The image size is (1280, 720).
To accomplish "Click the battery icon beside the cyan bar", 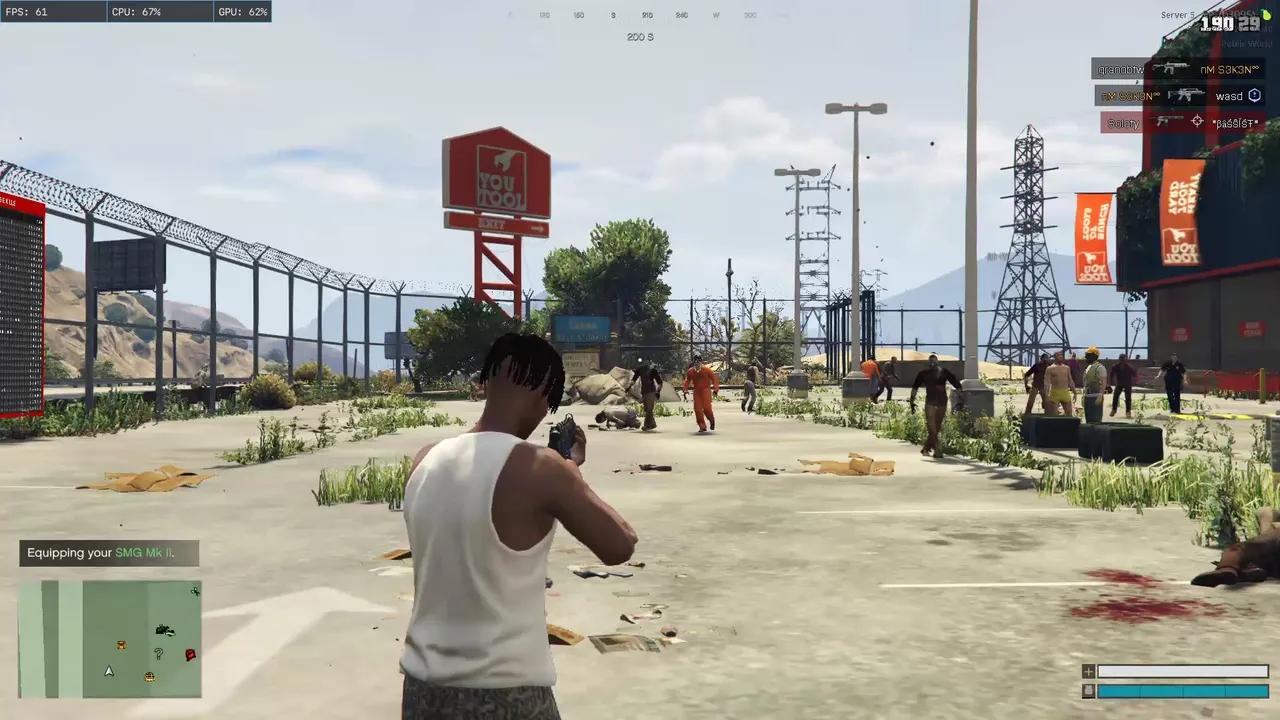I will pyautogui.click(x=1088, y=690).
